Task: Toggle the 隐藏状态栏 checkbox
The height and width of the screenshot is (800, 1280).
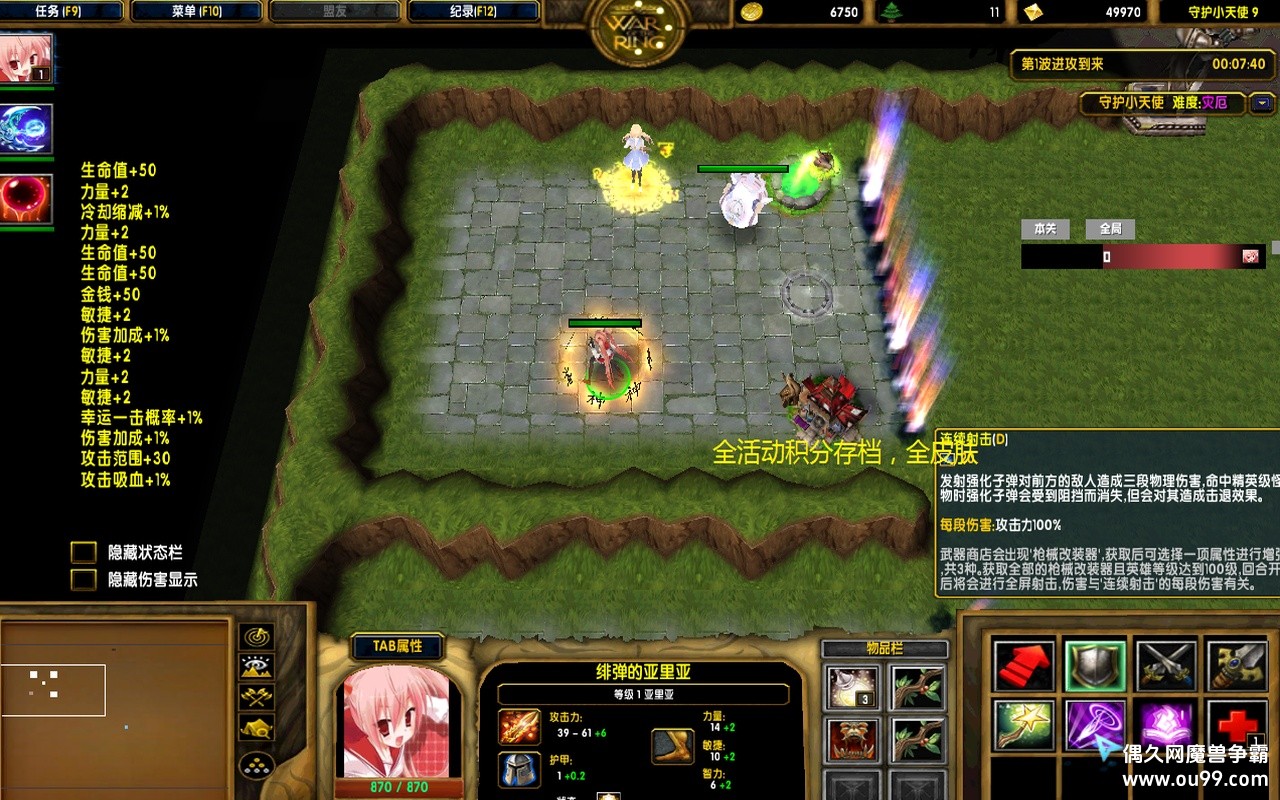Action: coord(84,553)
